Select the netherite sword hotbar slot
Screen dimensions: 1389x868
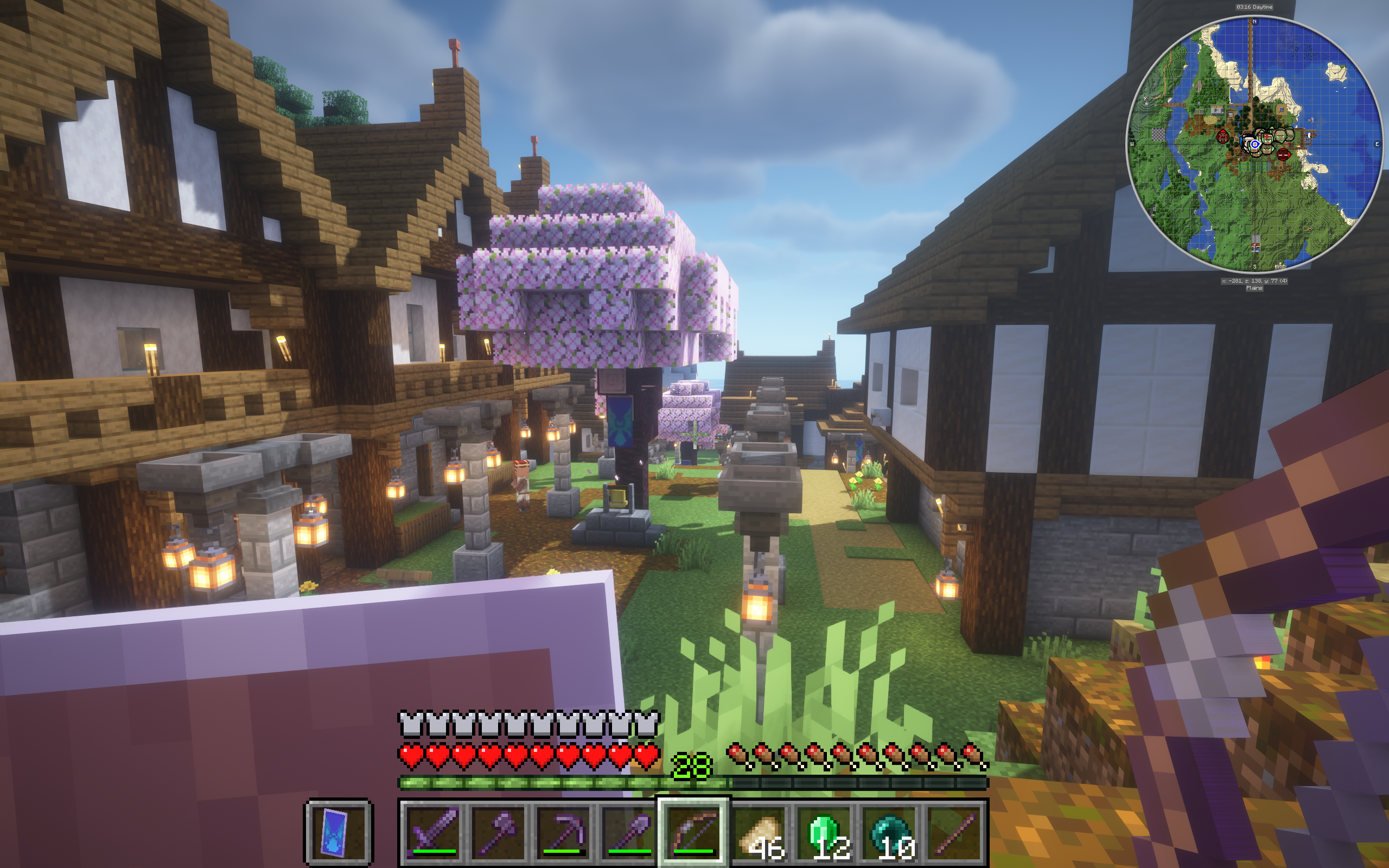[x=434, y=831]
